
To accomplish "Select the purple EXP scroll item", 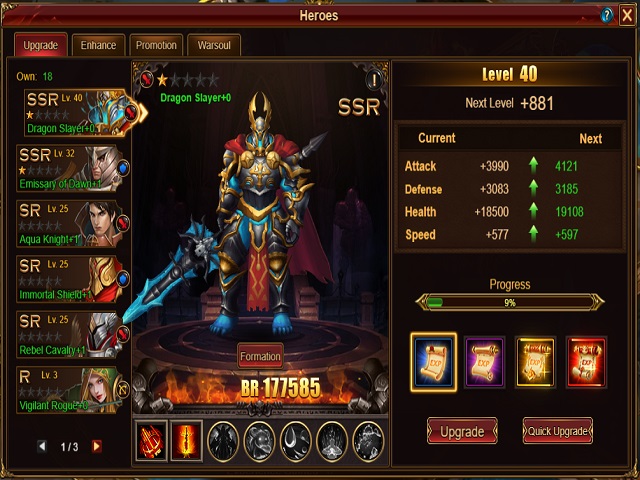I will [x=485, y=360].
